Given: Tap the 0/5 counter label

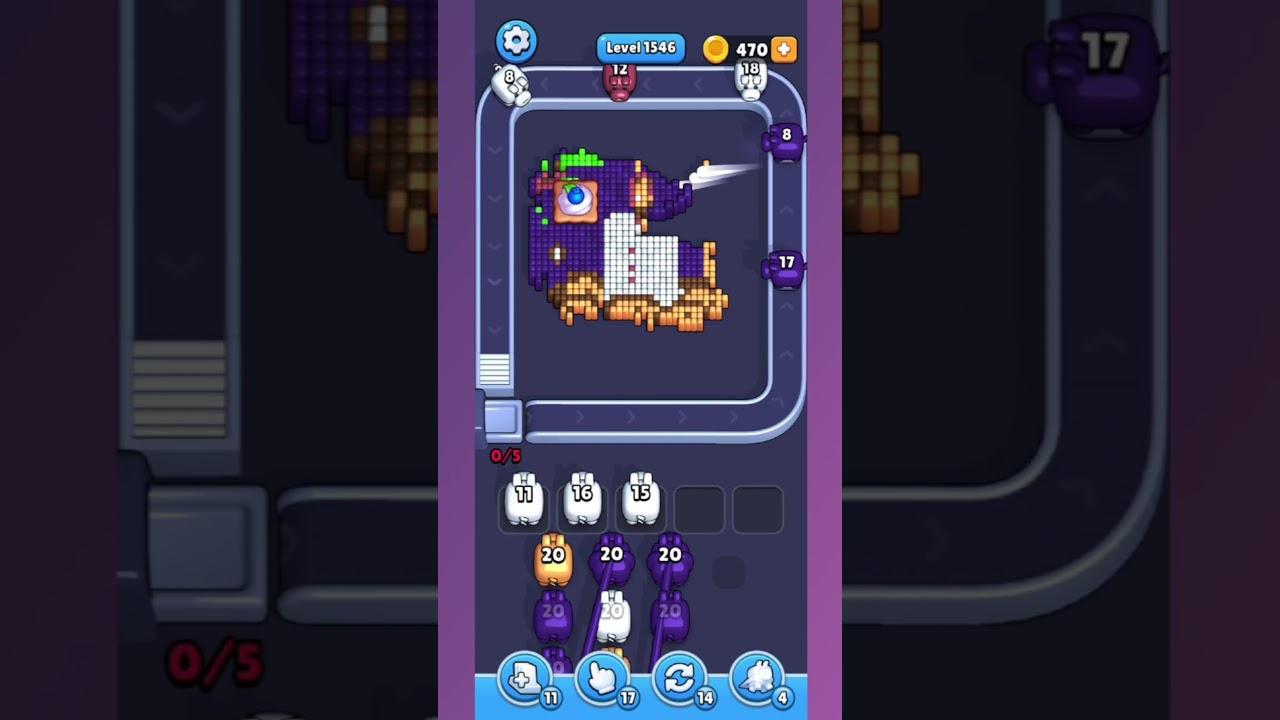Looking at the screenshot, I should coord(504,456).
